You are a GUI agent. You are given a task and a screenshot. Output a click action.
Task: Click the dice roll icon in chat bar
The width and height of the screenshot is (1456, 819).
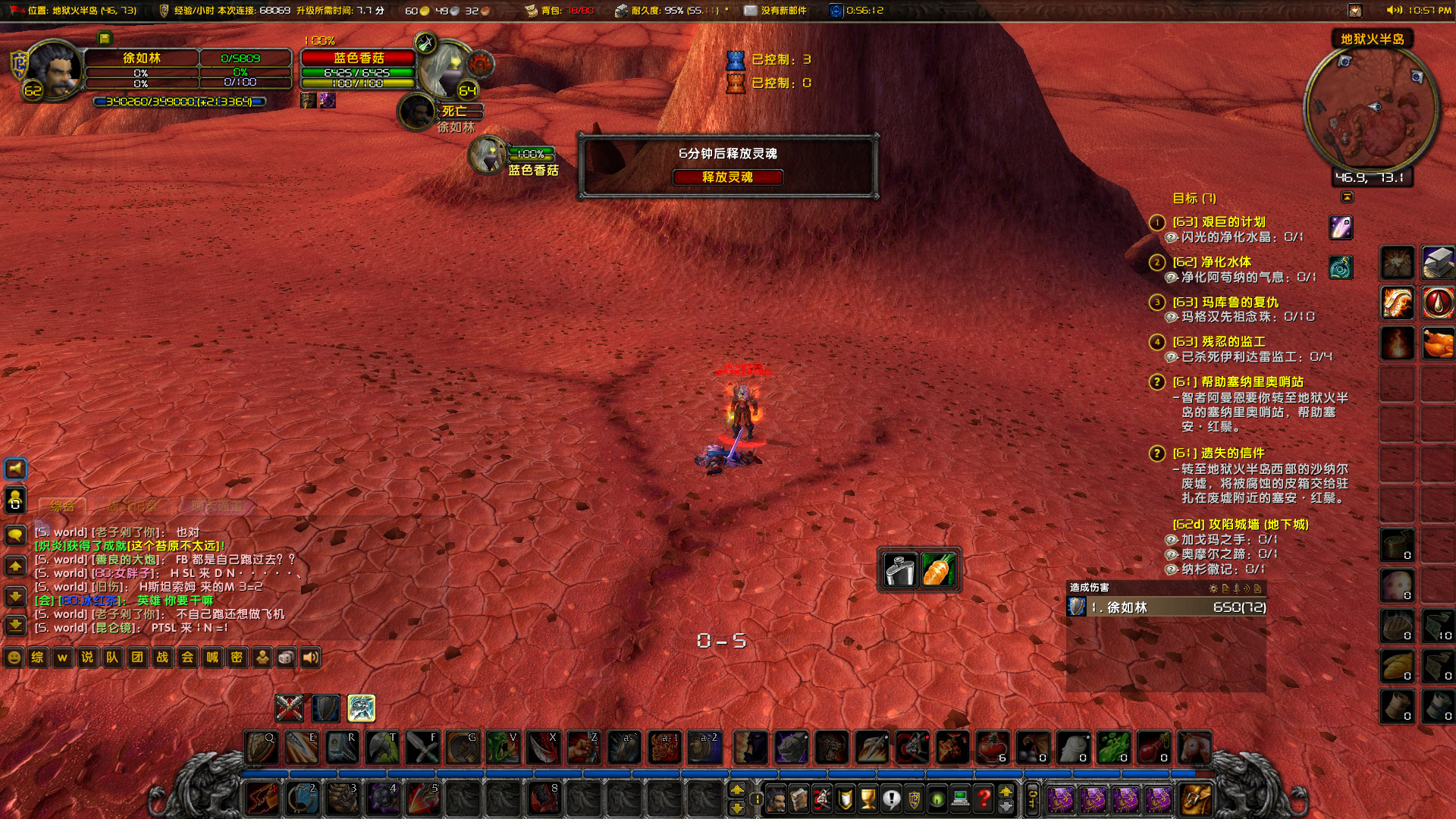(x=286, y=658)
